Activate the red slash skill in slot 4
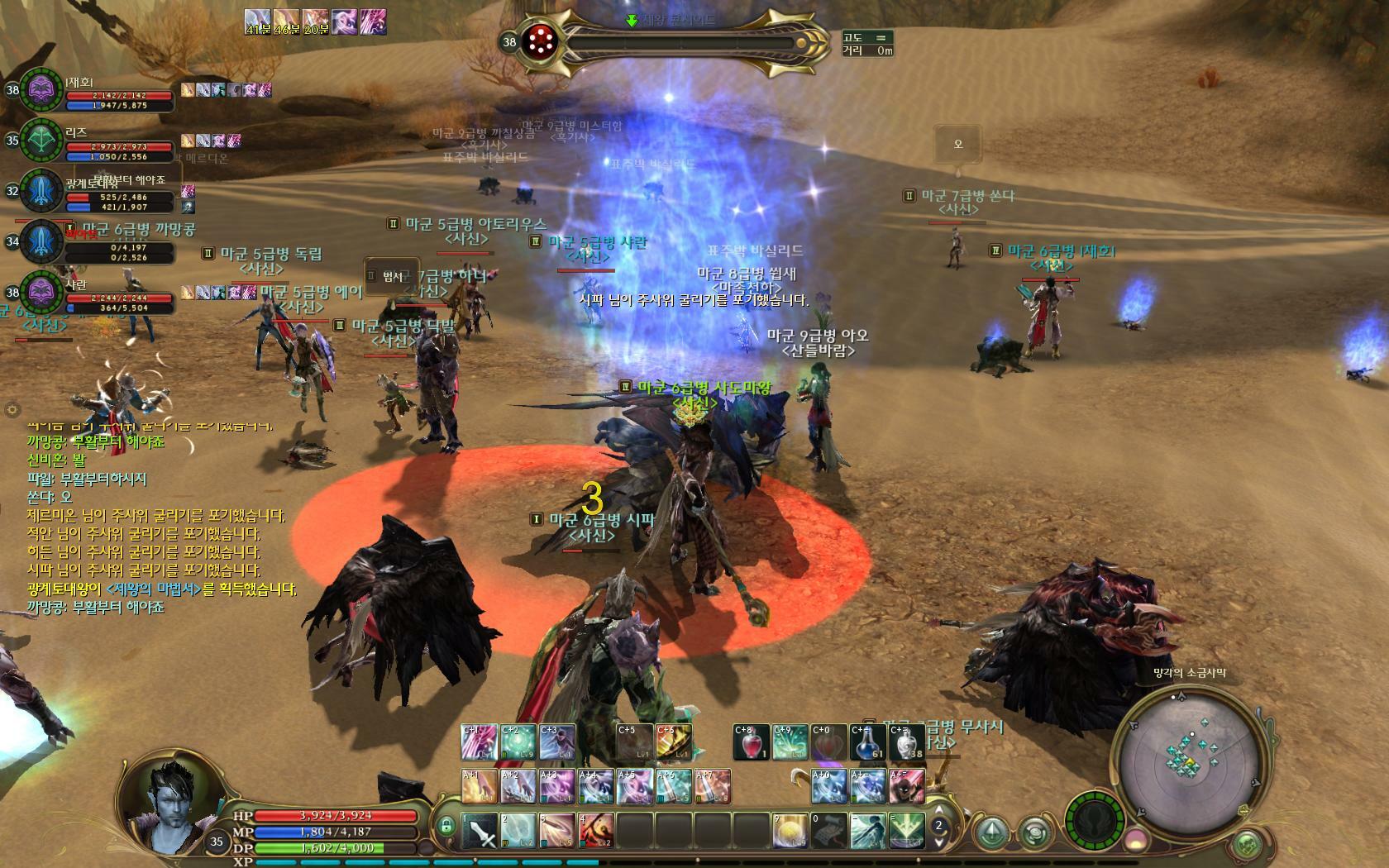This screenshot has width=1389, height=868. (596, 831)
